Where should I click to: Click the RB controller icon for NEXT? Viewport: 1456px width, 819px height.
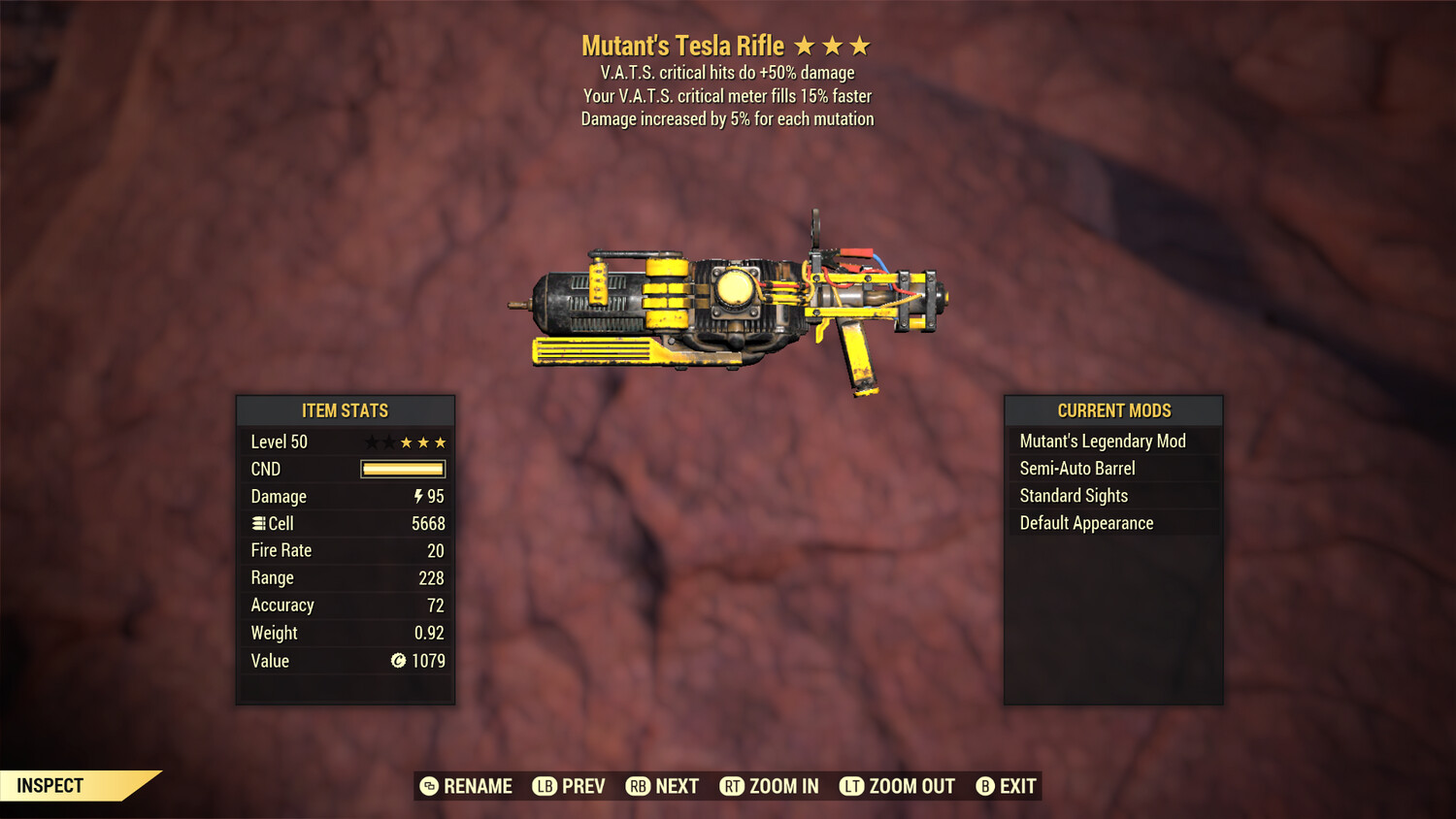click(x=637, y=786)
